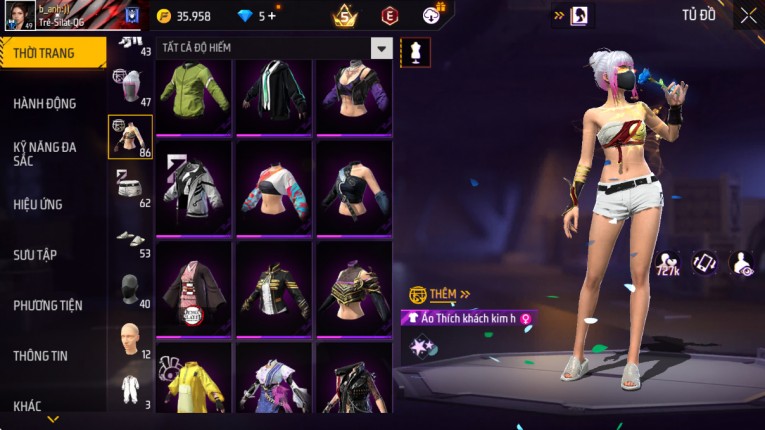Screen dimensions: 765x430
Task: Open the Phương Tiện menu
Action: 48,305
